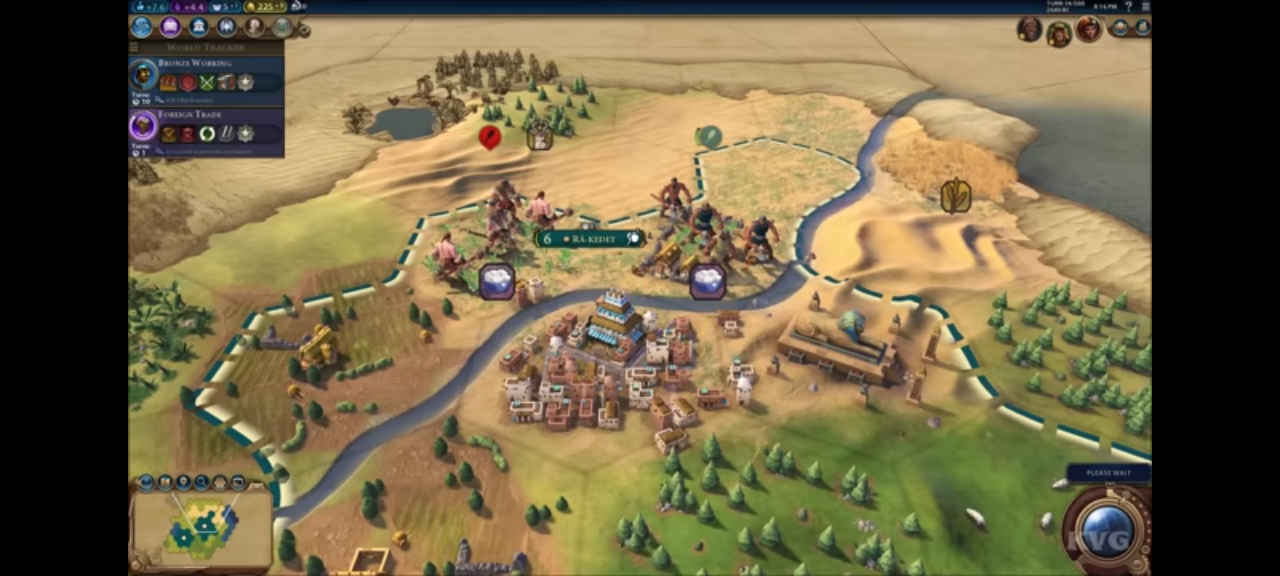Open the map search magnifier tool
Viewport: 1280px width, 576px height.
201,482
